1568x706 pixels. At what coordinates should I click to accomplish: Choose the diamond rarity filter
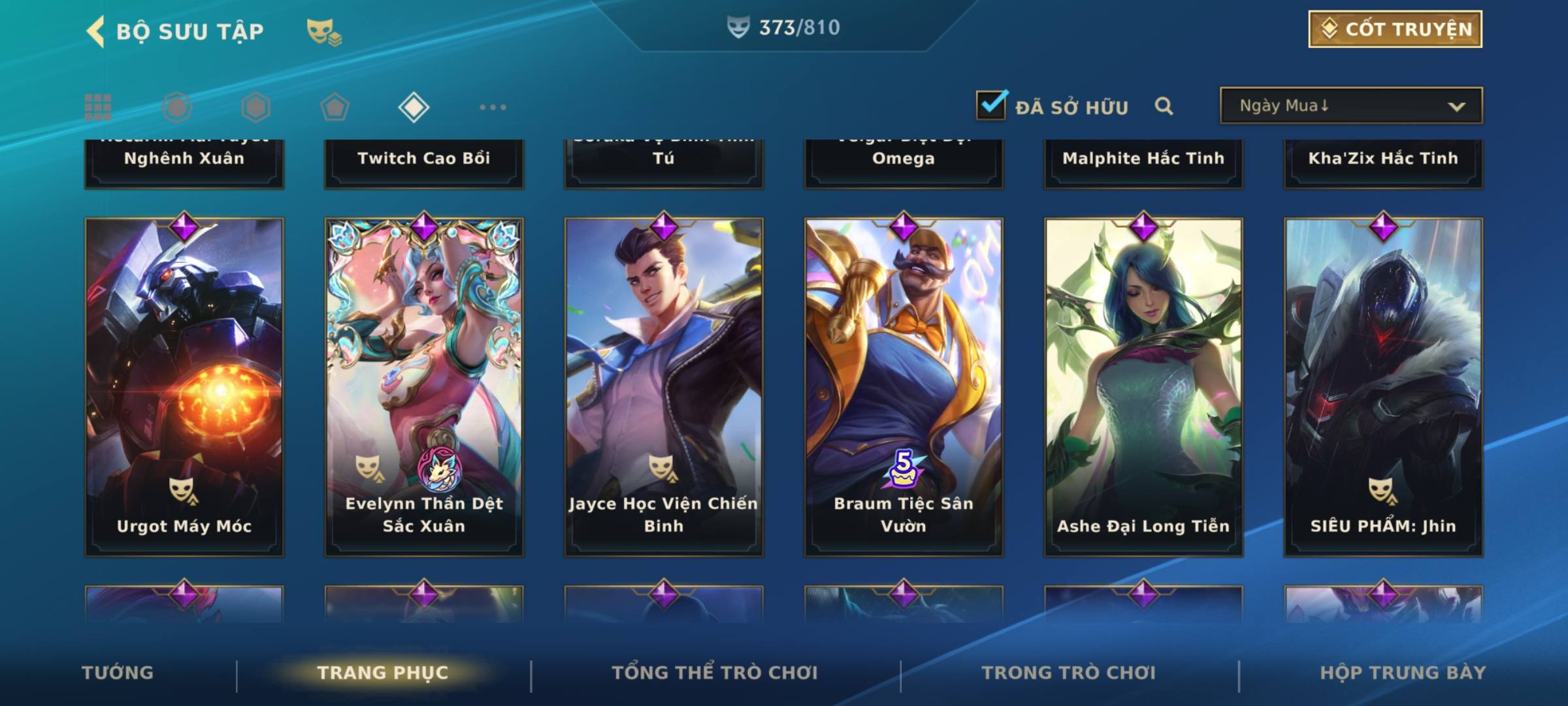pos(414,107)
